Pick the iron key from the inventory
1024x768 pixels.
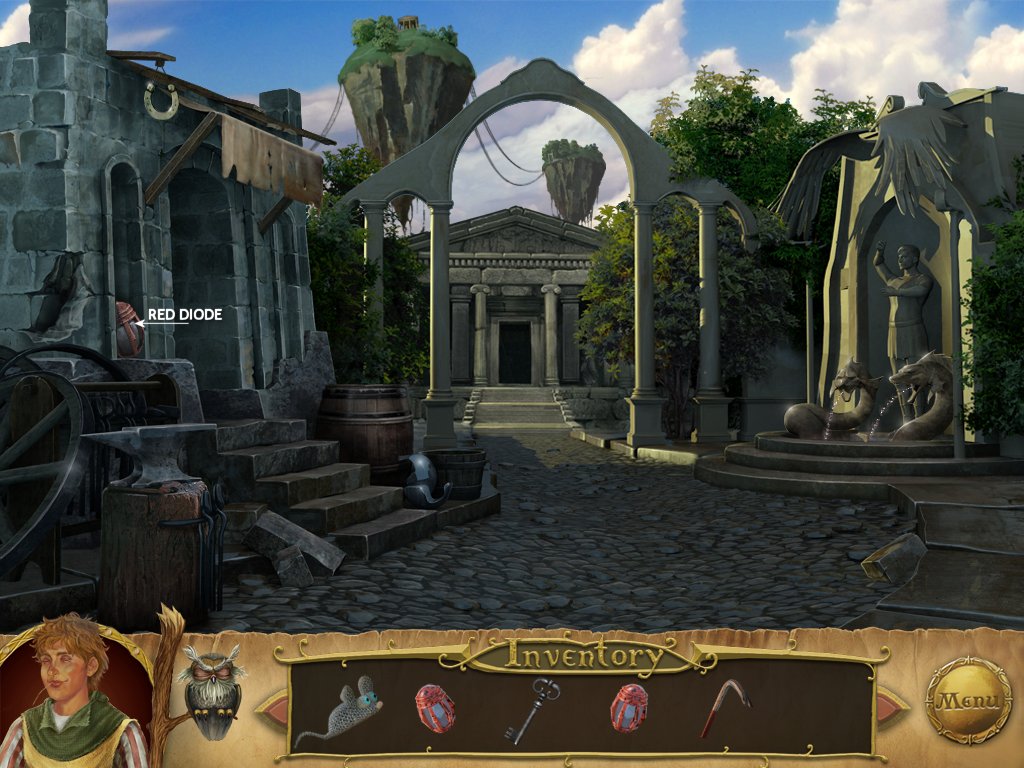coord(531,709)
